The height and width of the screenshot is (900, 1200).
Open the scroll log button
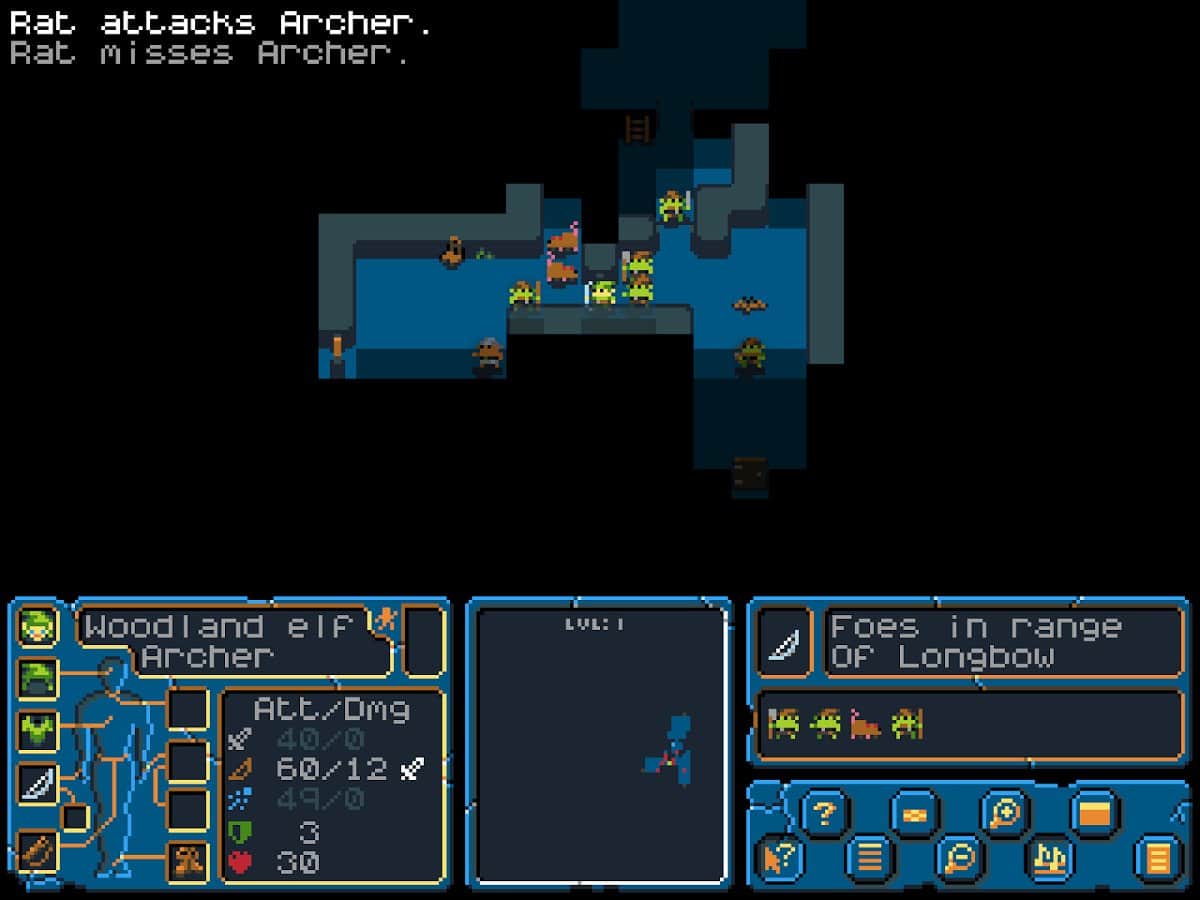(1157, 858)
